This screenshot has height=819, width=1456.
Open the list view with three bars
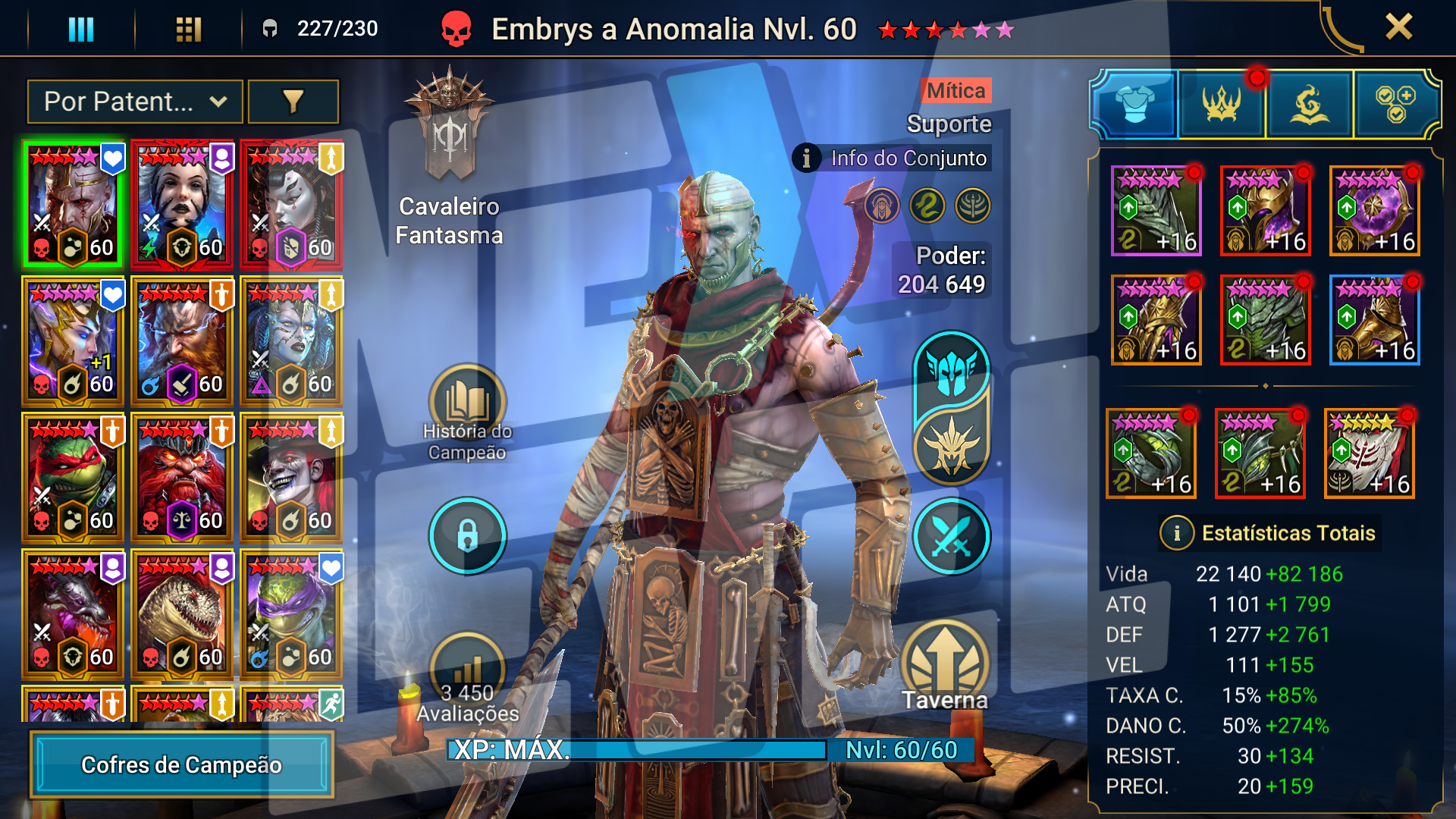click(x=81, y=29)
